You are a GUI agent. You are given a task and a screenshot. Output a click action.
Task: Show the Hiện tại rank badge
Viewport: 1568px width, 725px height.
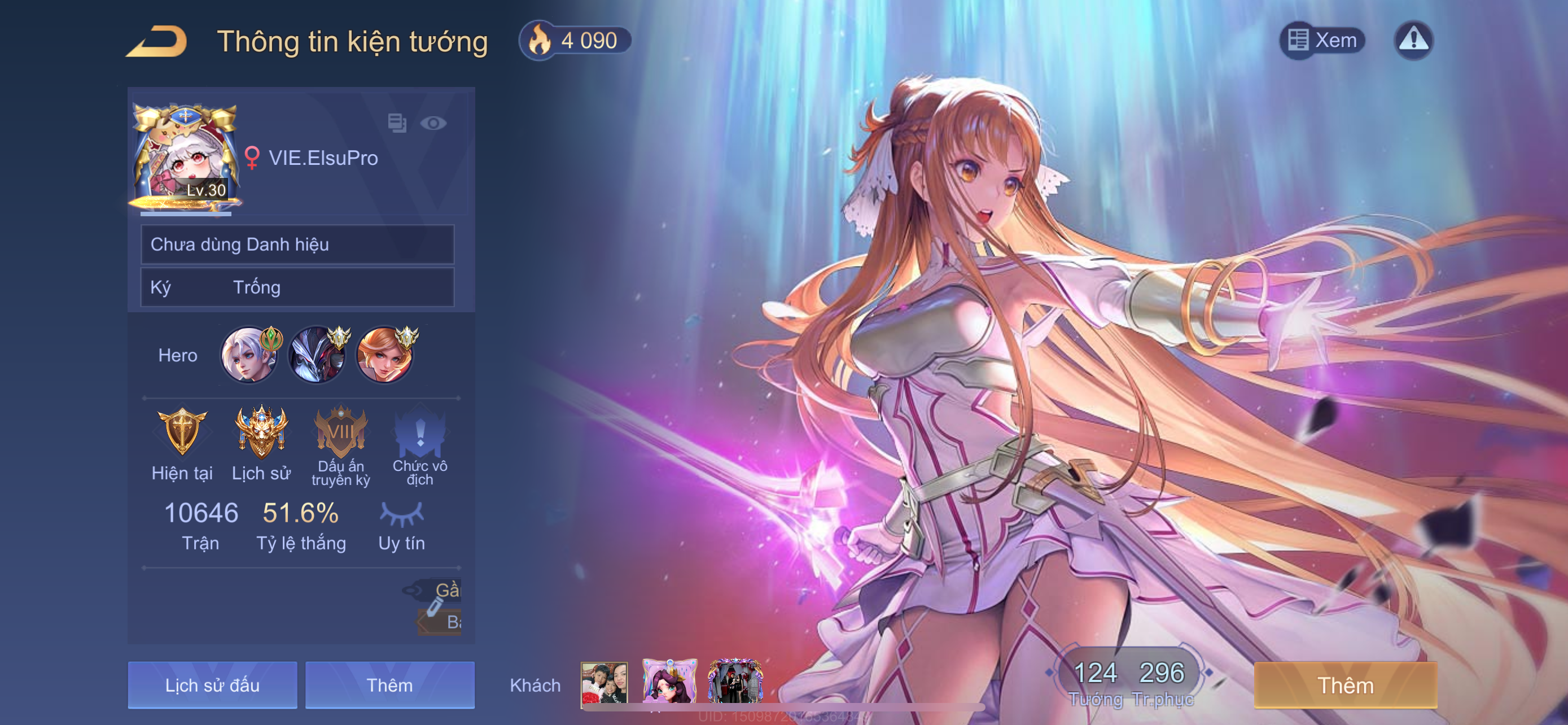(x=182, y=432)
